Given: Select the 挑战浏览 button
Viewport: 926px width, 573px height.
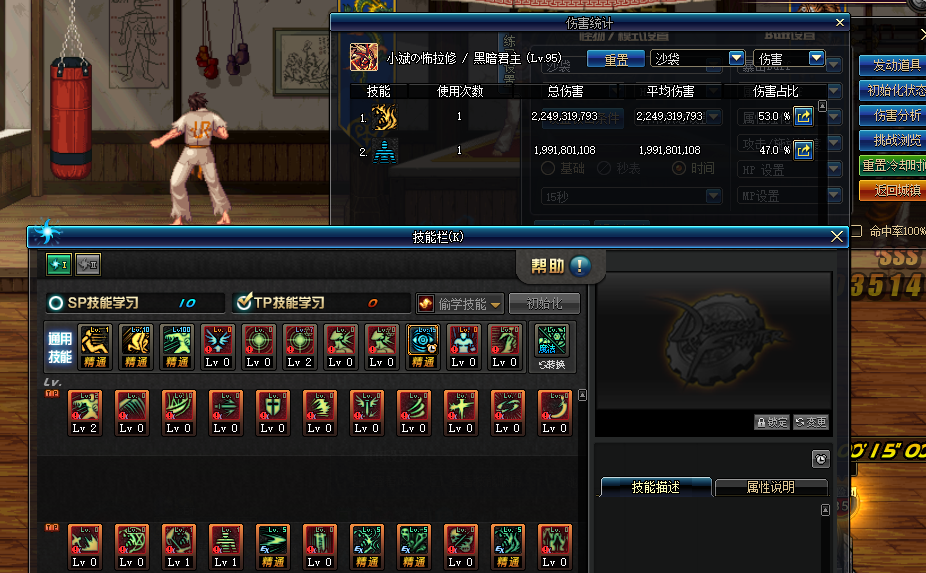Looking at the screenshot, I should 892,141.
